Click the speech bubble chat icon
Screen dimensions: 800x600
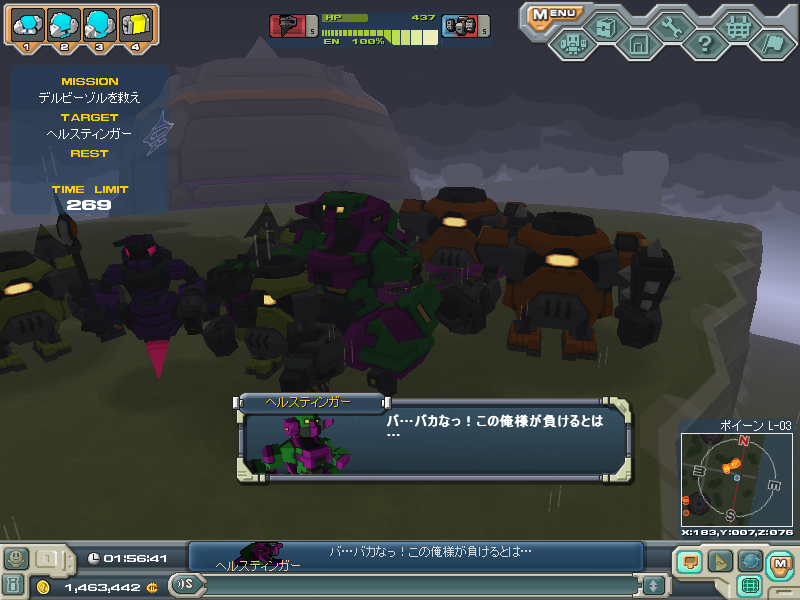(688, 562)
